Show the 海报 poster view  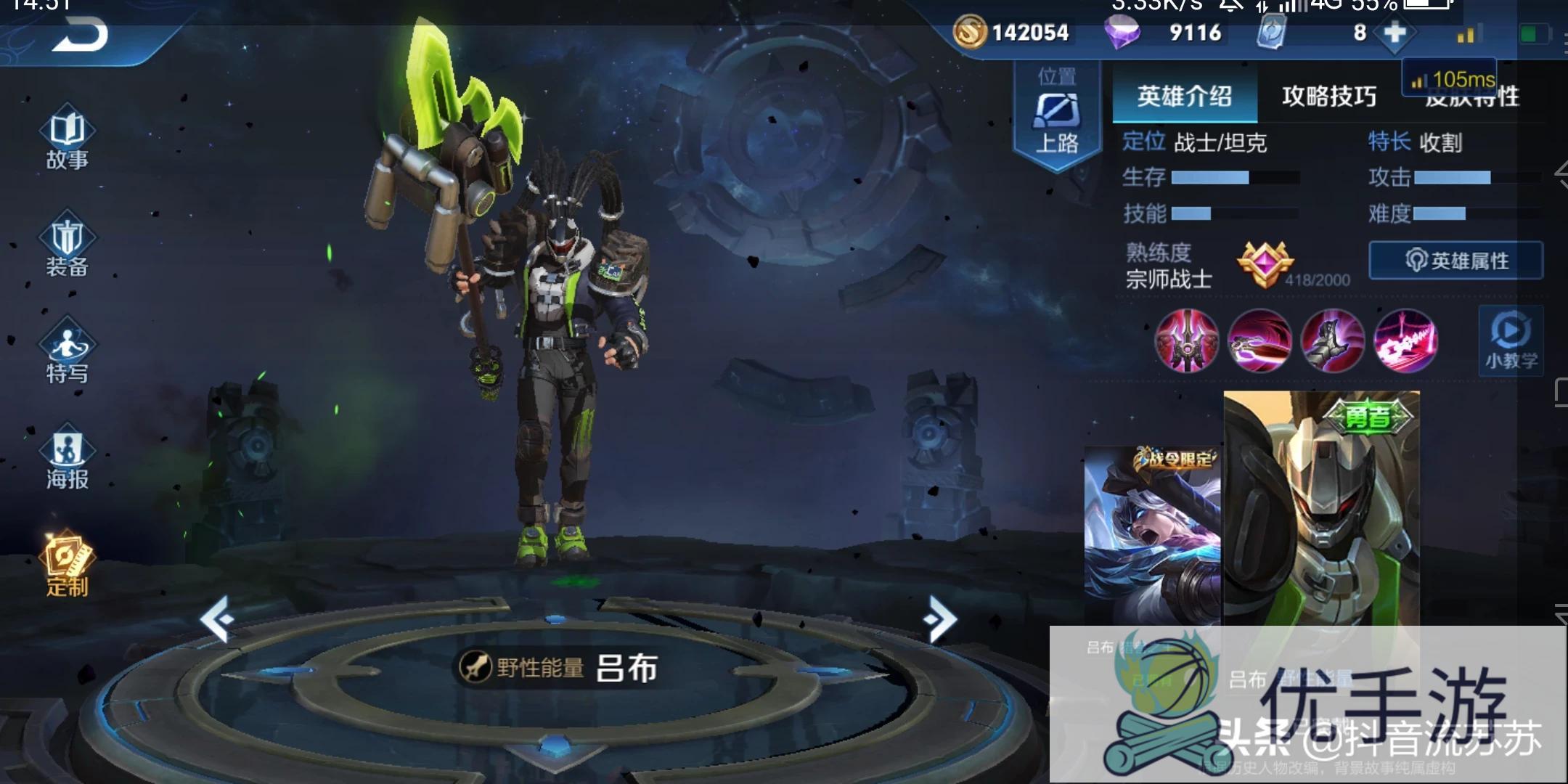pos(67,460)
